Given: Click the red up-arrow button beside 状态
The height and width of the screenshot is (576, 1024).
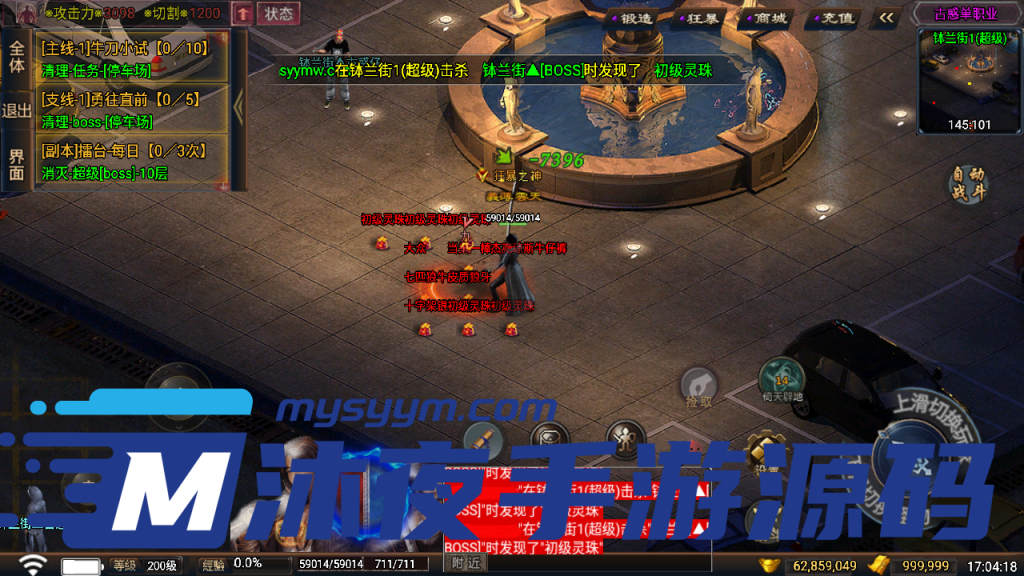Looking at the screenshot, I should point(242,13).
